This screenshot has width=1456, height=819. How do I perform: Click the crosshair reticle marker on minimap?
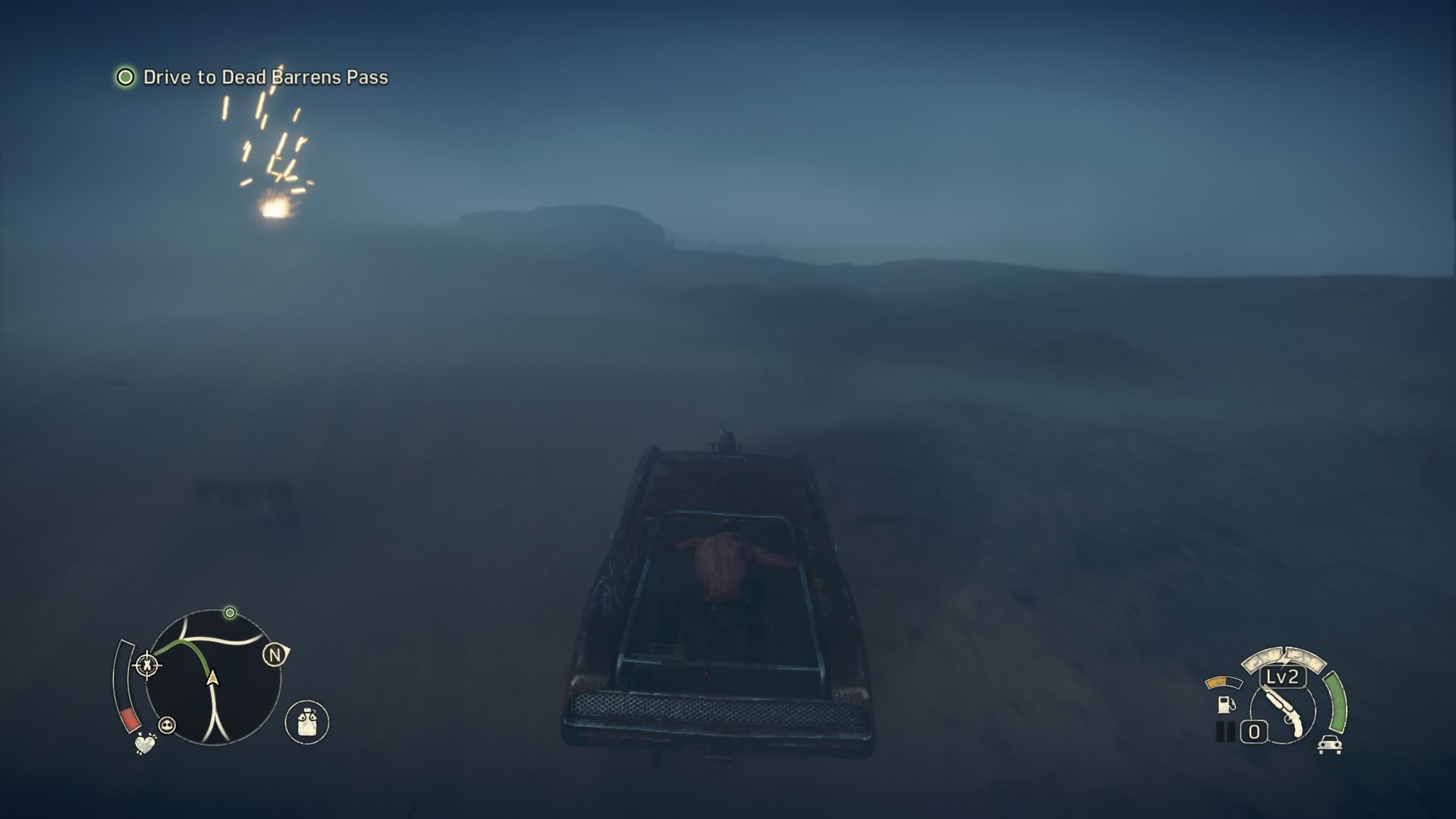click(x=149, y=665)
